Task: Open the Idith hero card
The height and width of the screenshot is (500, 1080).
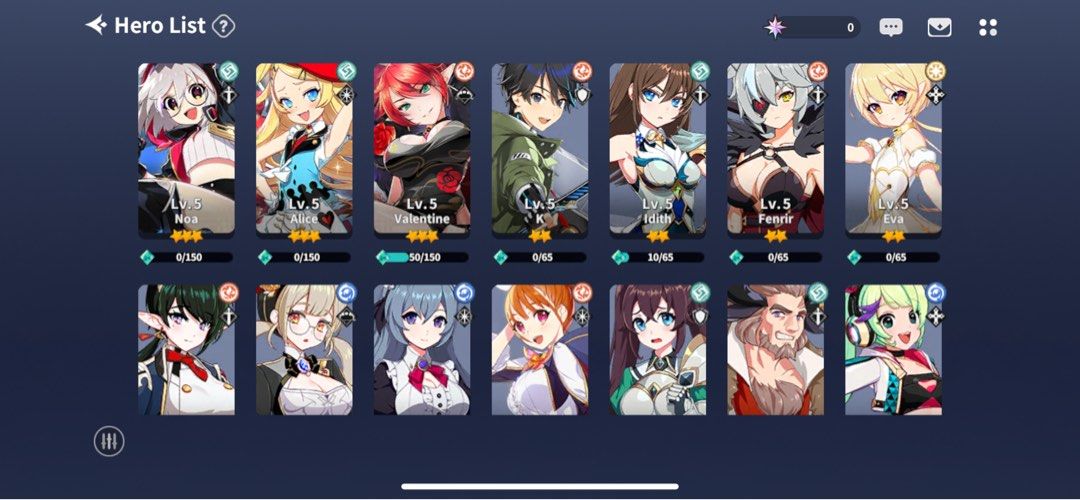Action: point(658,150)
